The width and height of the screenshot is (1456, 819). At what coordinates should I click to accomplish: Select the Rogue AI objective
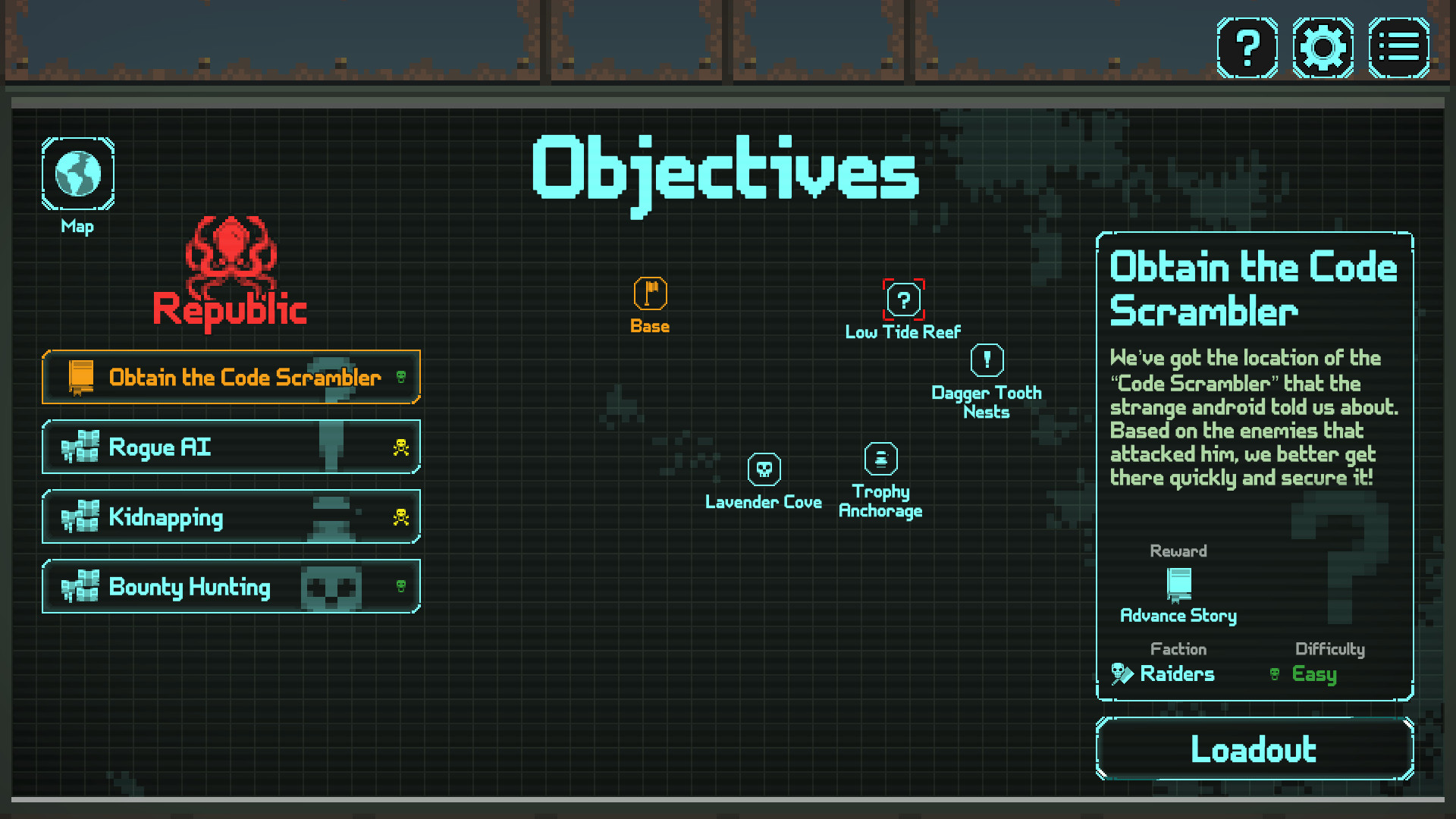[x=231, y=447]
